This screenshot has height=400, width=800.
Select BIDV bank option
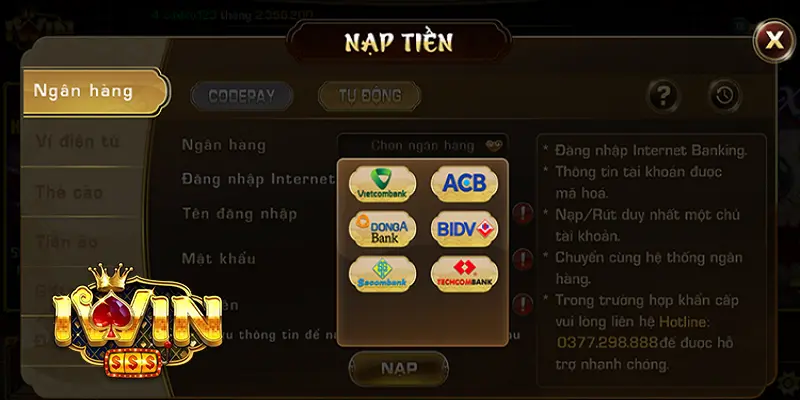click(464, 229)
